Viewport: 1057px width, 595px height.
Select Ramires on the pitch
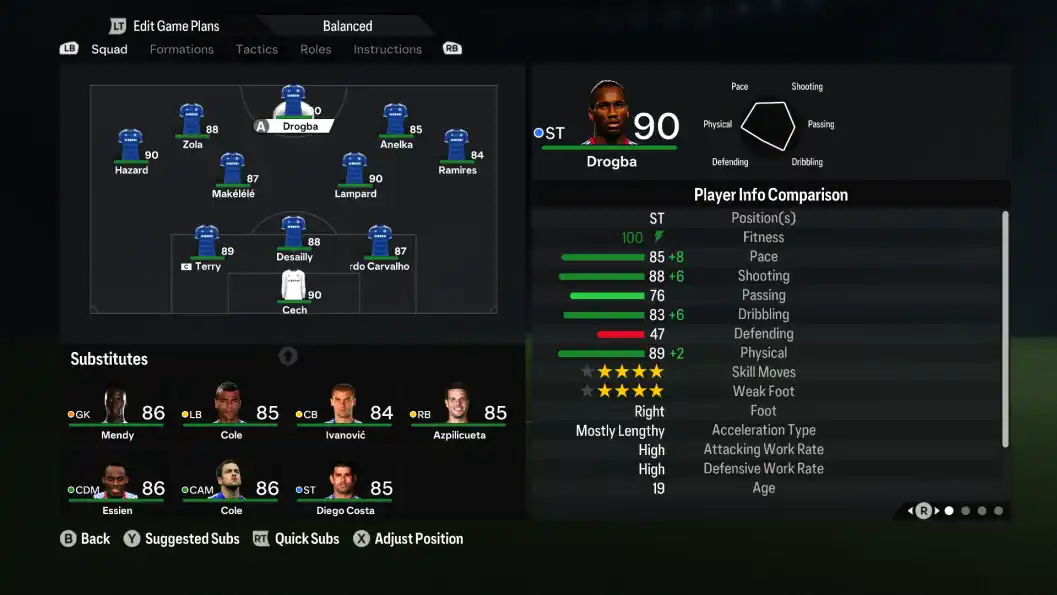point(457,148)
